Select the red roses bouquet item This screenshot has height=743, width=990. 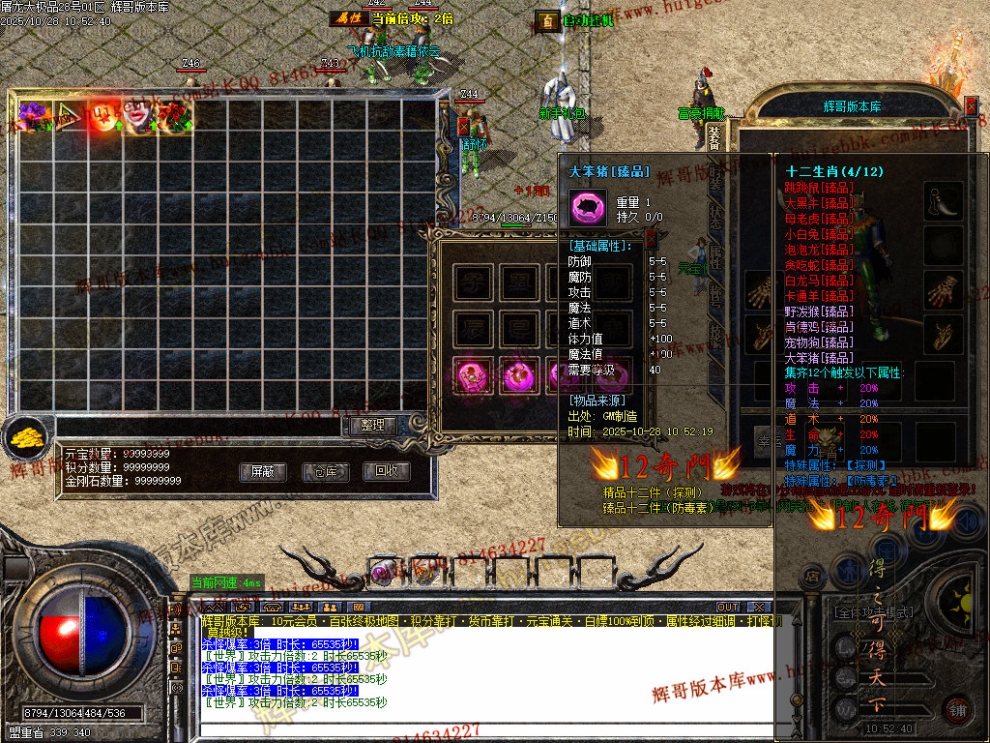click(x=173, y=115)
